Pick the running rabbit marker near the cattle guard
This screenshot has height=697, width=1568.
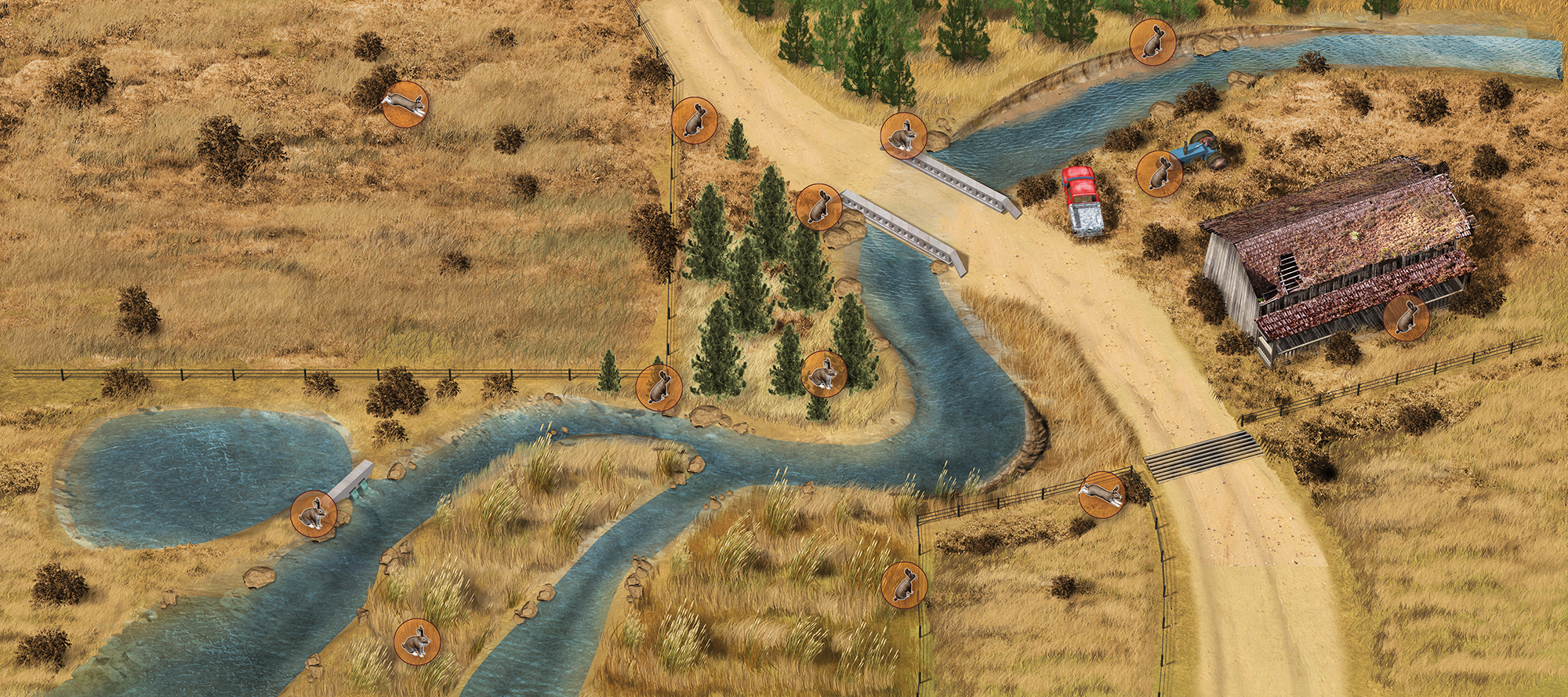tap(1102, 494)
